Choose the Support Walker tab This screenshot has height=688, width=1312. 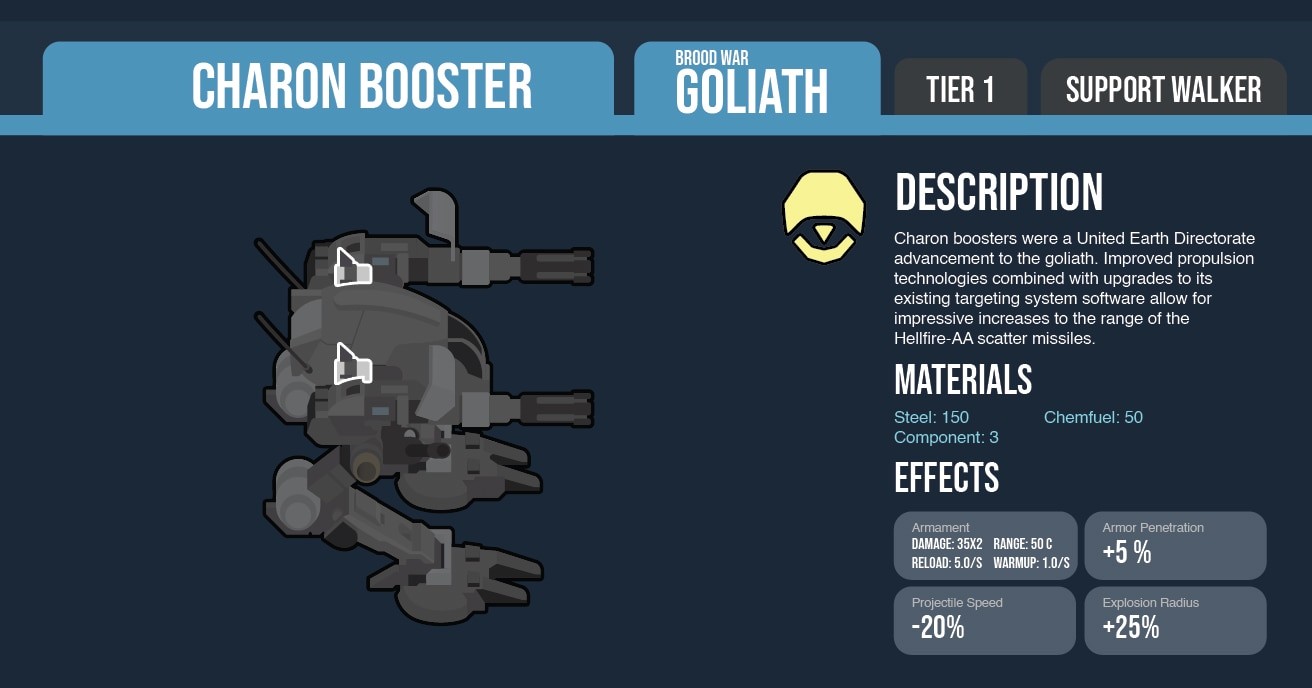click(x=1163, y=88)
